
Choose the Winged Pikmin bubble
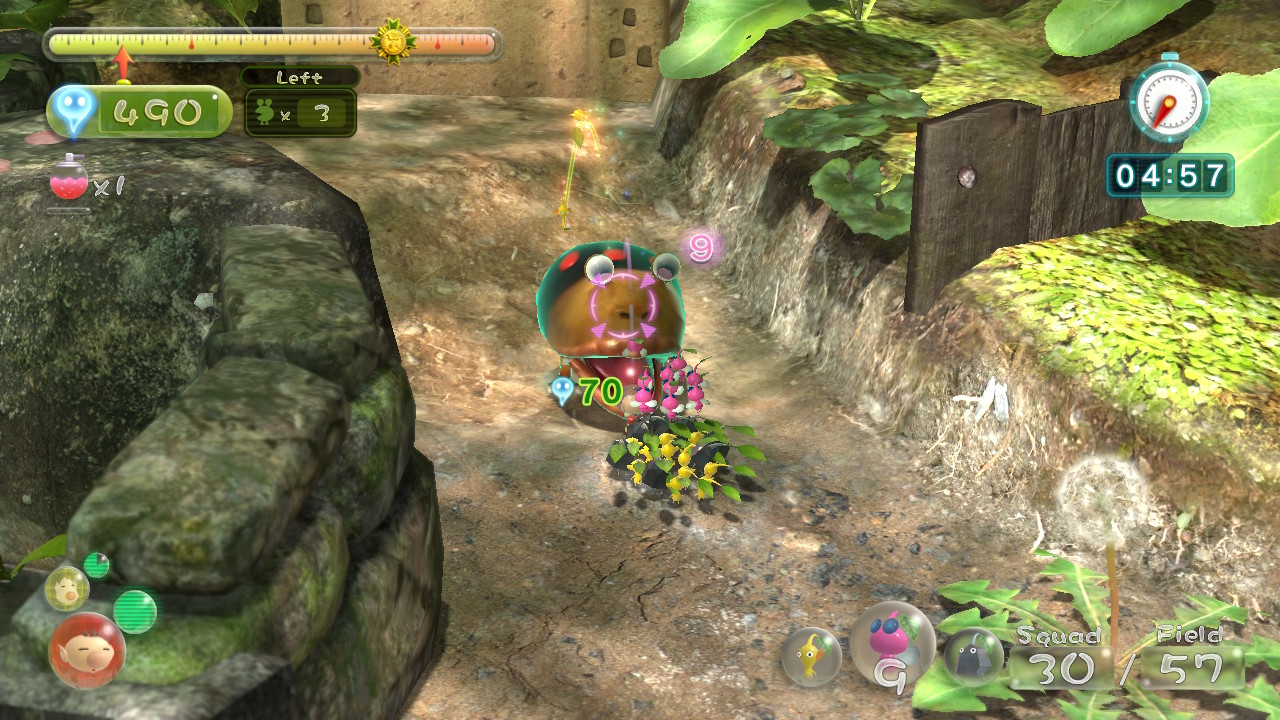click(891, 644)
